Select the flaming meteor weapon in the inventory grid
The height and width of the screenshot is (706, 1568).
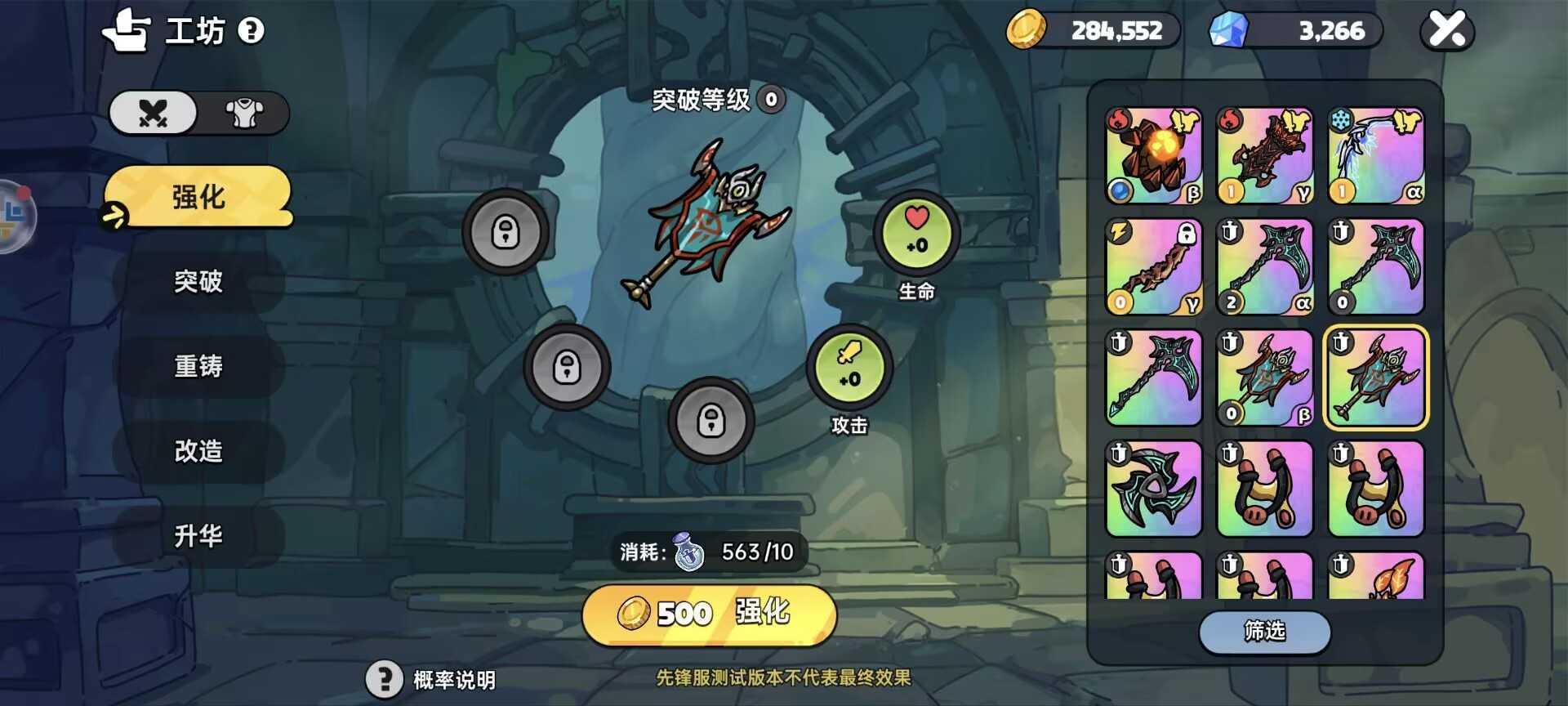coord(1154,155)
